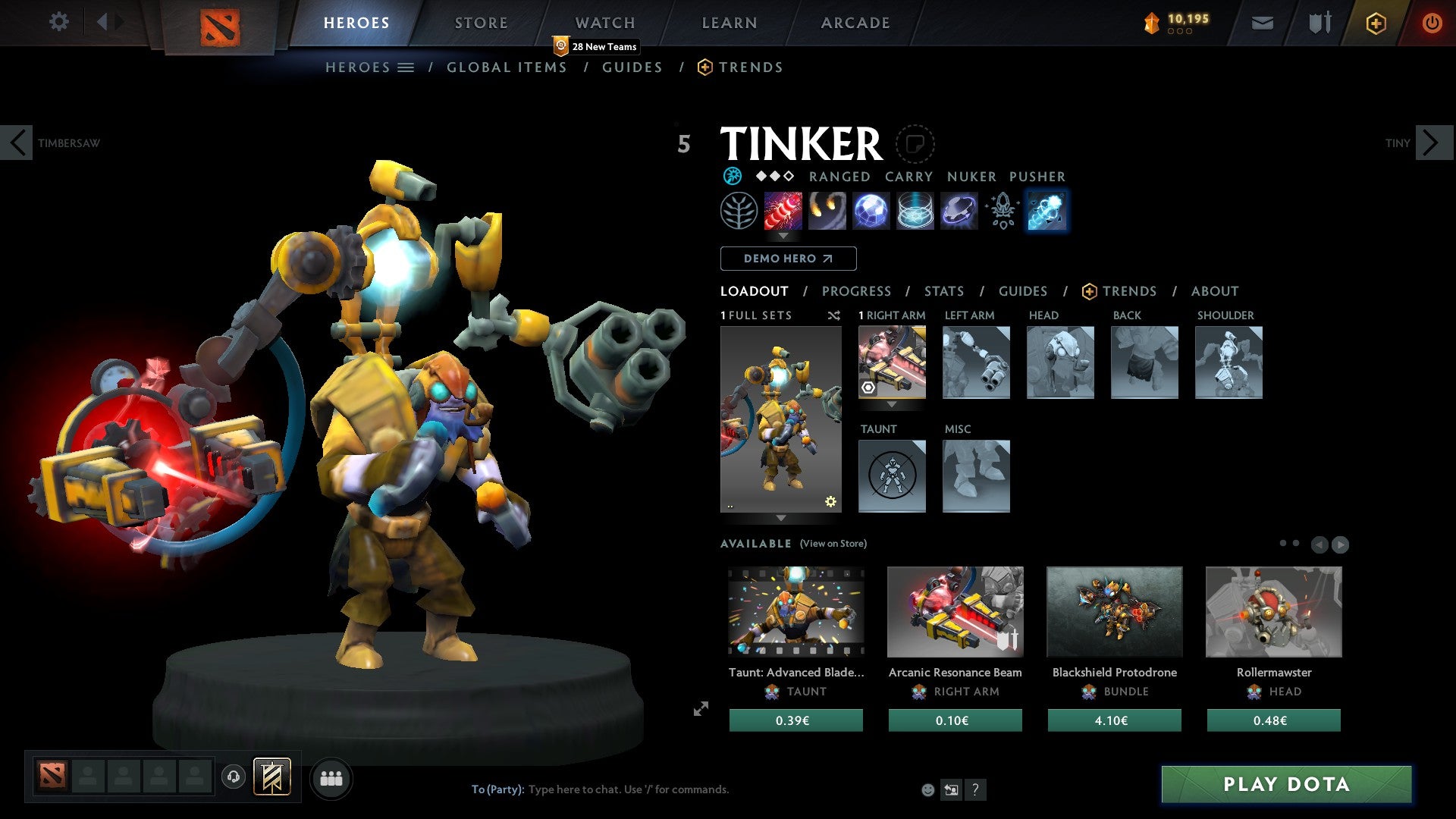Select the Blackshield Protodrone bundle thumbnail

click(1113, 612)
